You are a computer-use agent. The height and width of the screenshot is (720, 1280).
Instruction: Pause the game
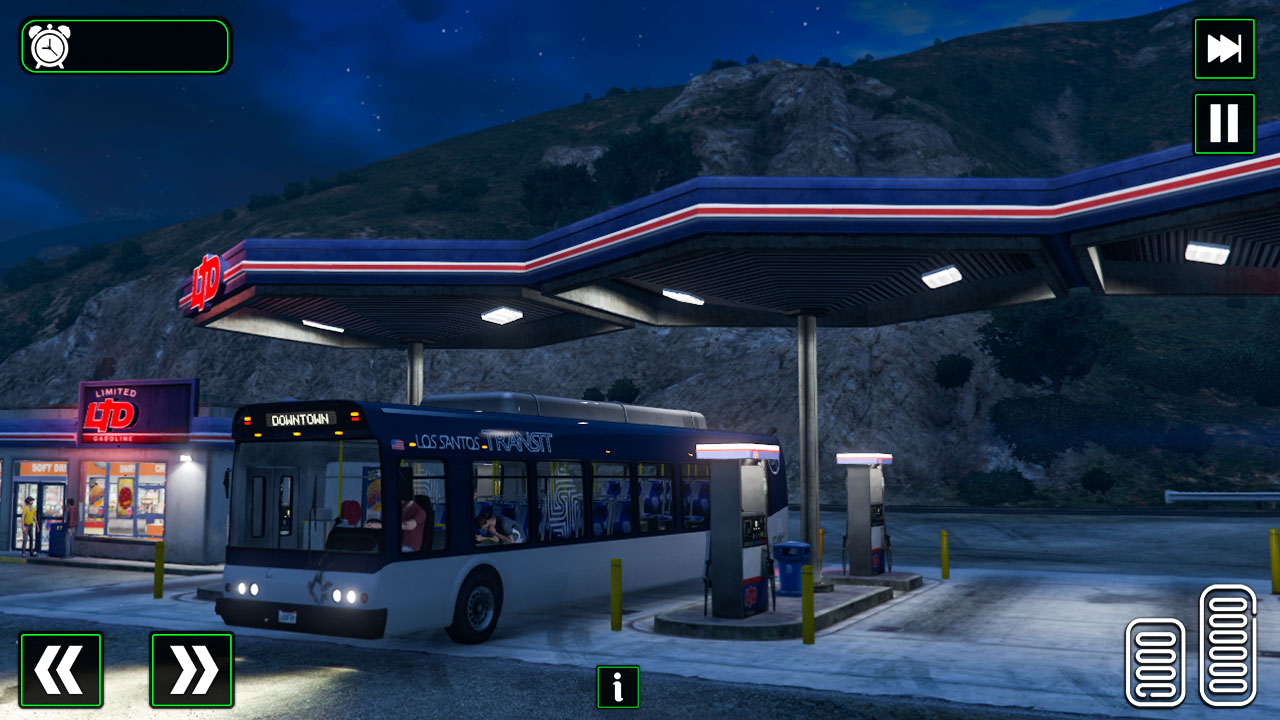click(1224, 123)
